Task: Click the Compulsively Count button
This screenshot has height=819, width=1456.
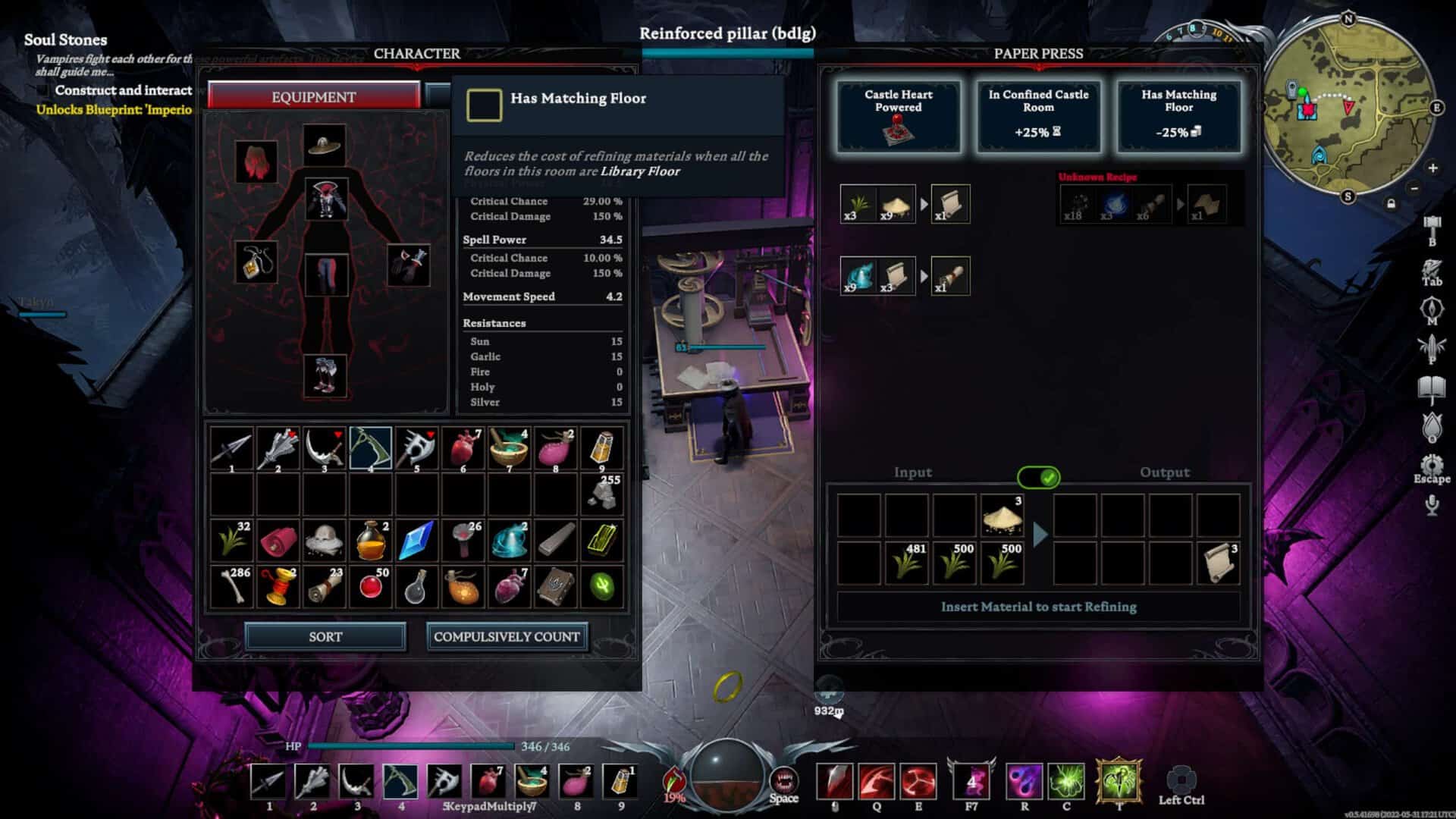Action: [x=507, y=637]
